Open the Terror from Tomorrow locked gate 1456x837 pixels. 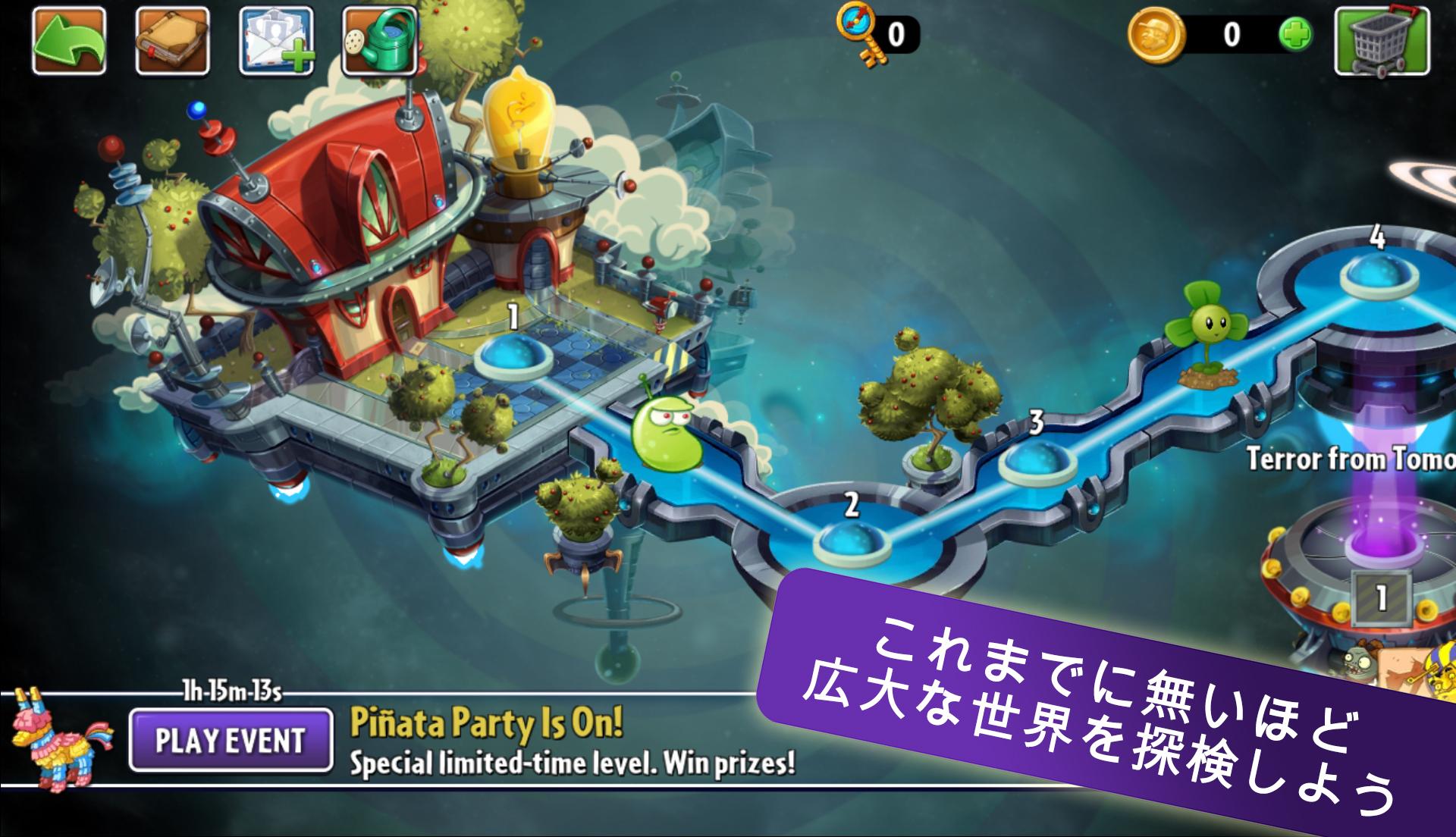[x=1380, y=597]
